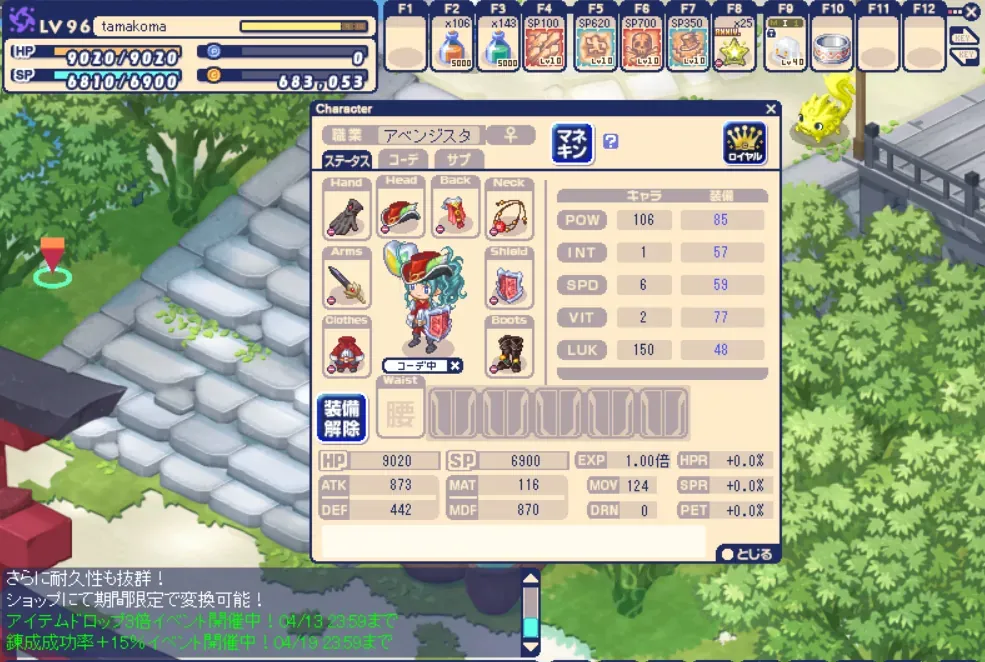
Task: Dismiss the コーデ中 tag with its X
Action: point(454,366)
